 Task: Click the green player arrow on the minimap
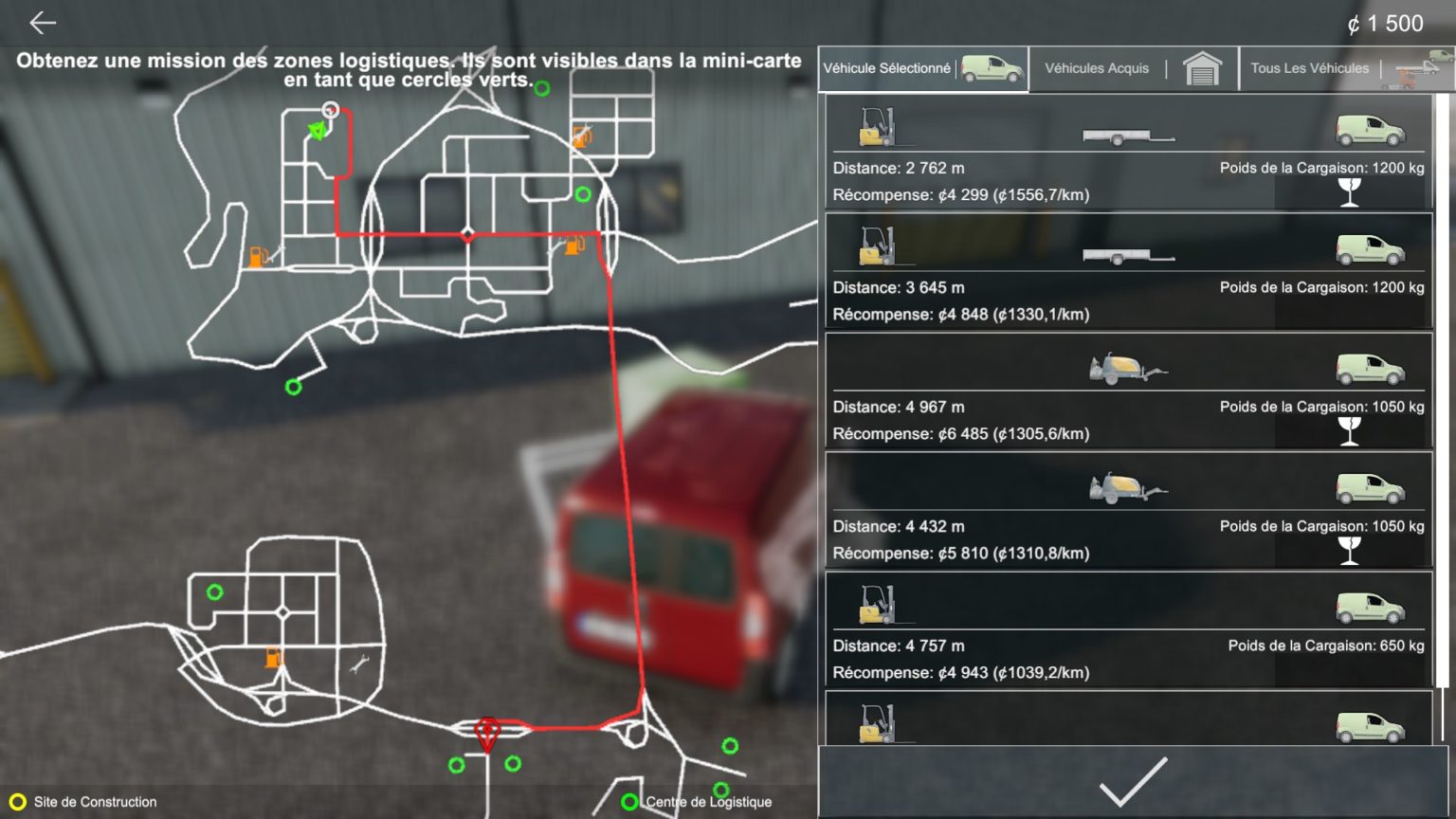[318, 129]
